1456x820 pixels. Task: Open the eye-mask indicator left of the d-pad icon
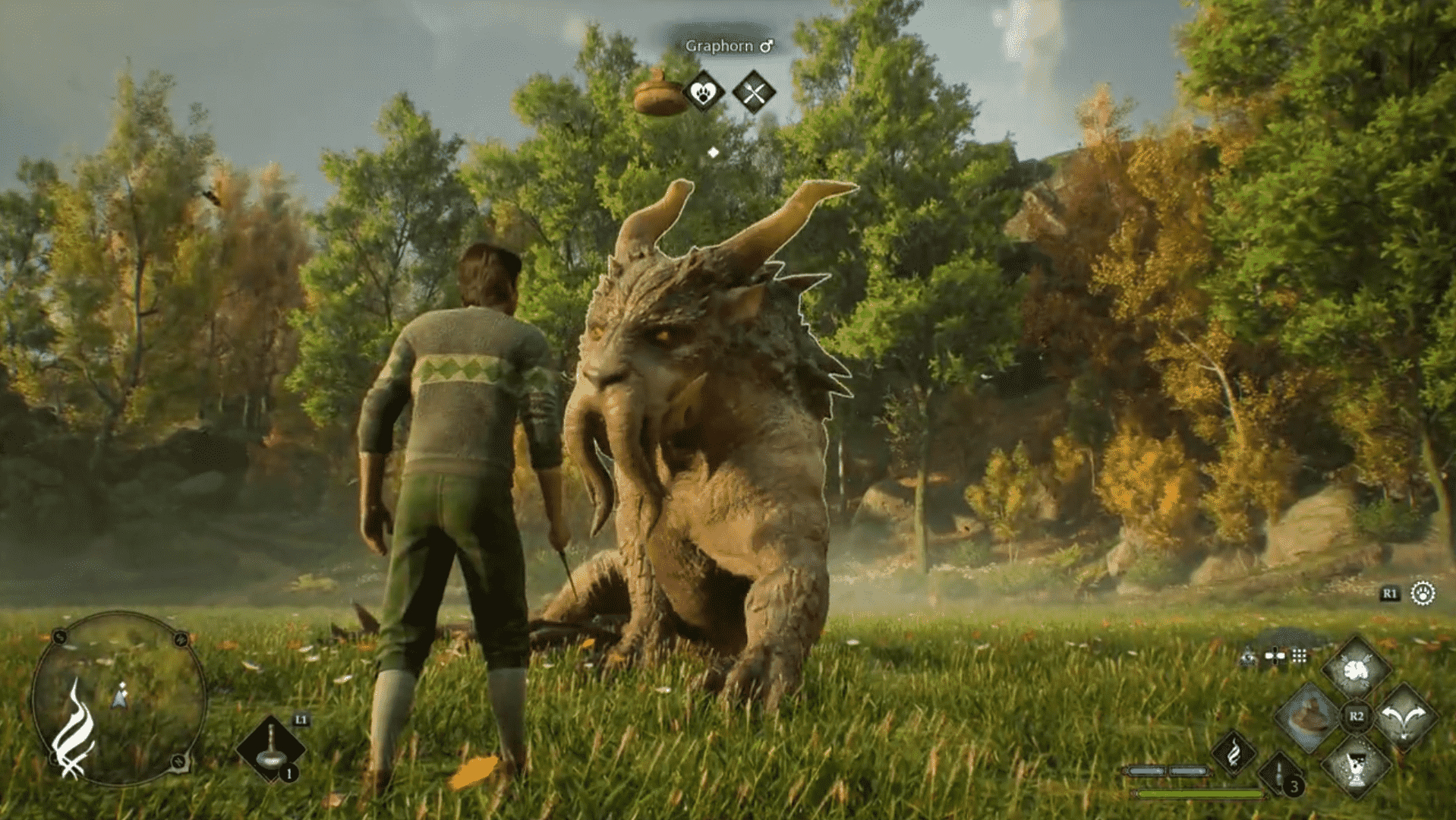pyautogui.click(x=1248, y=656)
